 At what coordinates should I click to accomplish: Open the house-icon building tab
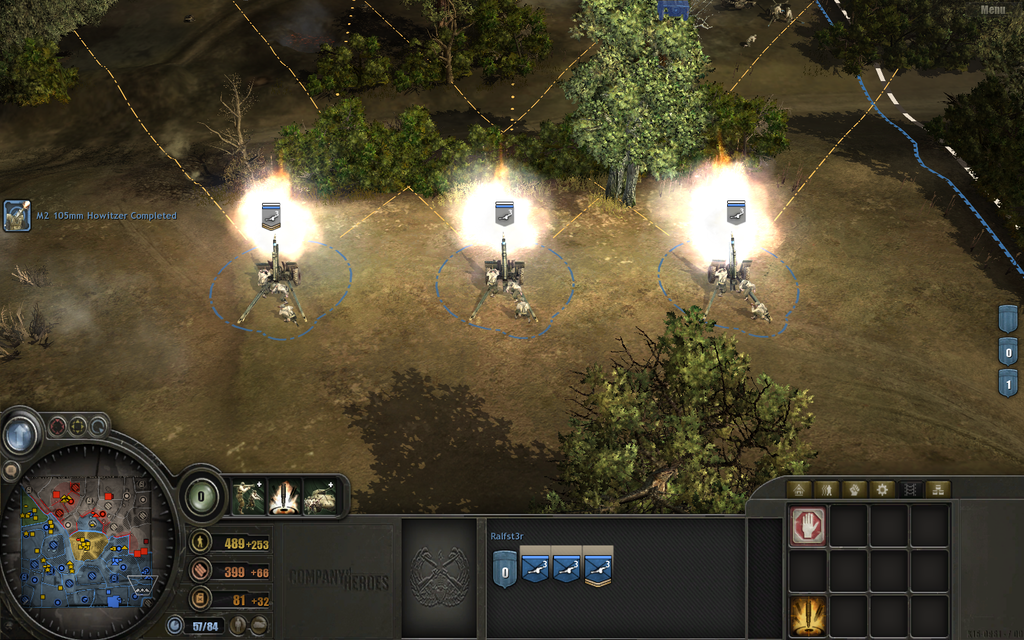click(798, 490)
